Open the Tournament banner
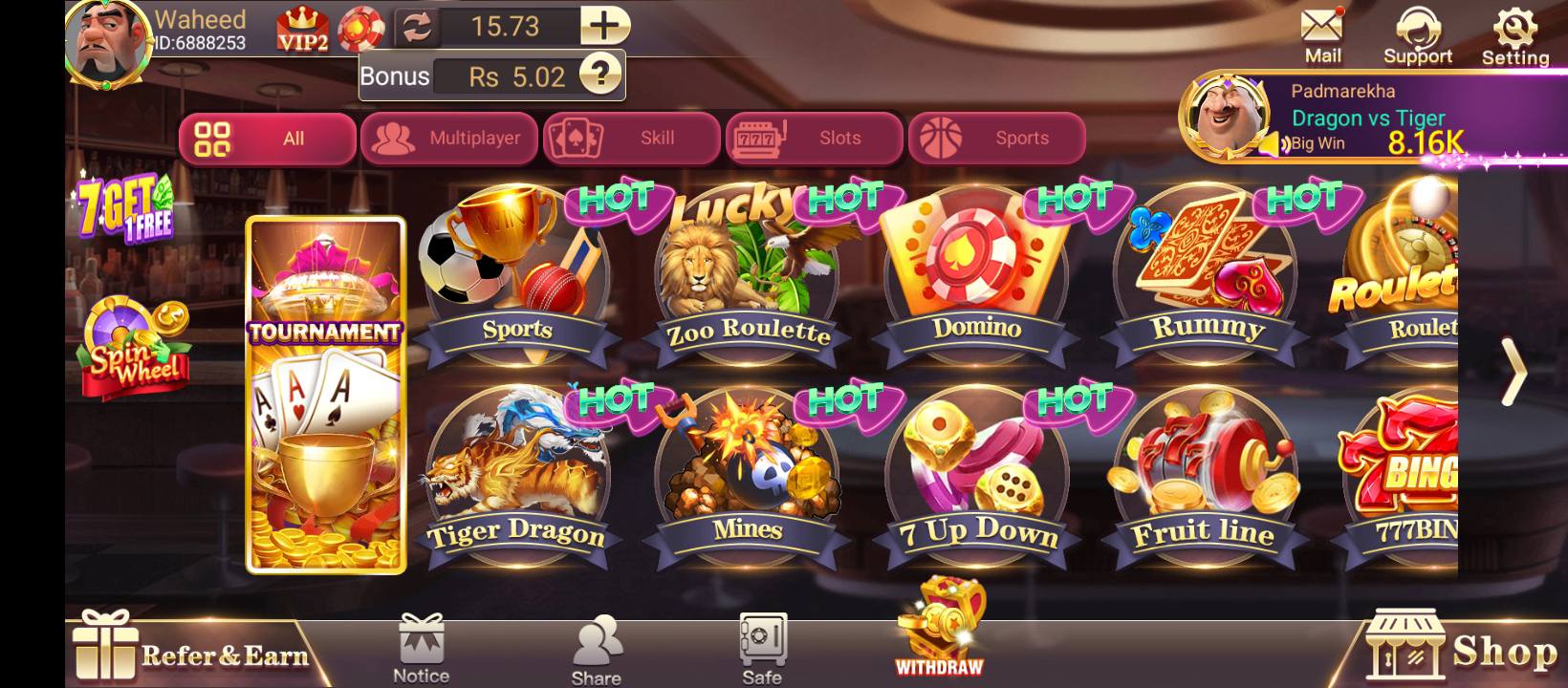This screenshot has width=1568, height=688. point(325,392)
